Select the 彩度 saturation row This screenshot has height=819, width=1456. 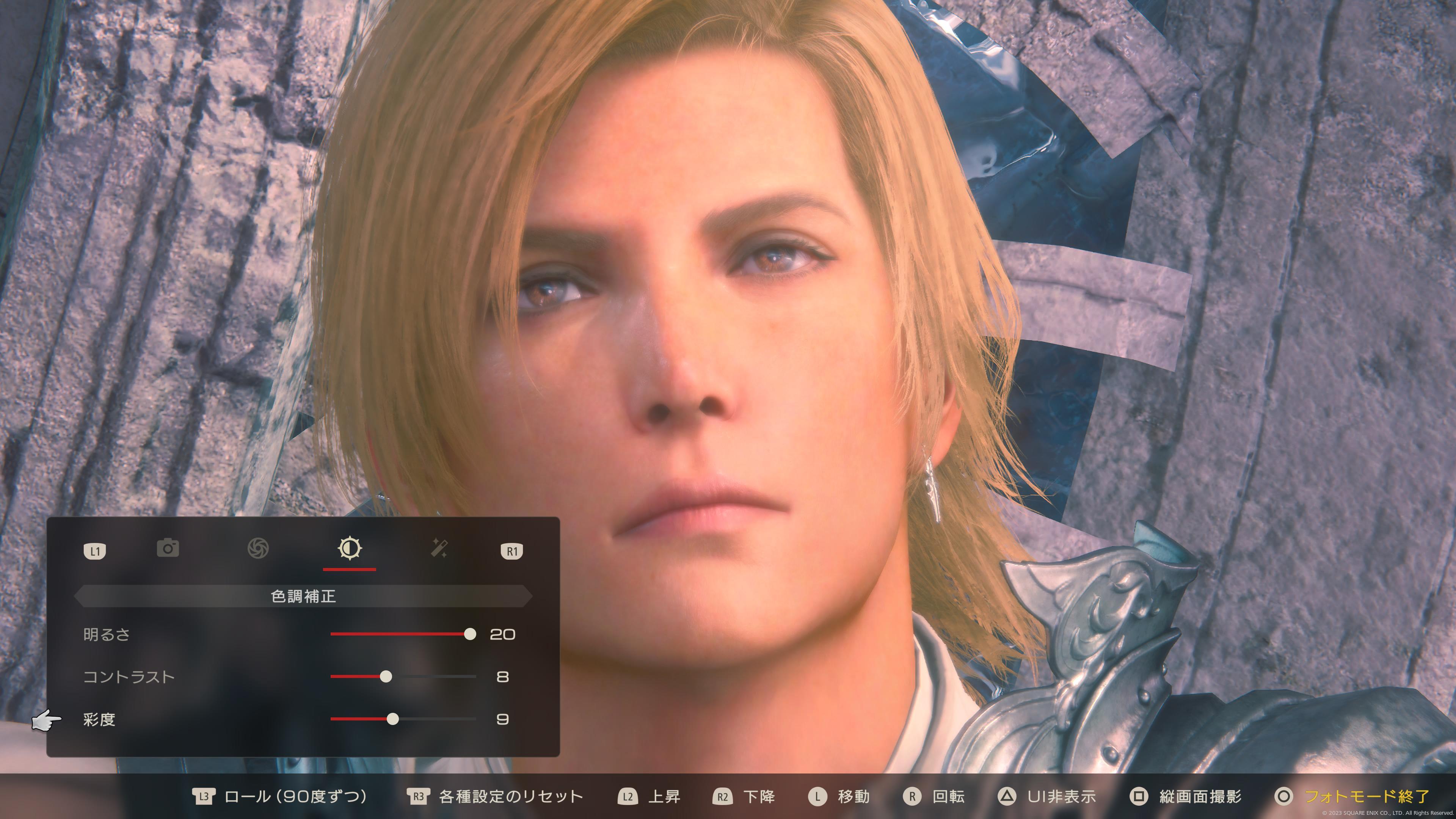pyautogui.click(x=99, y=720)
